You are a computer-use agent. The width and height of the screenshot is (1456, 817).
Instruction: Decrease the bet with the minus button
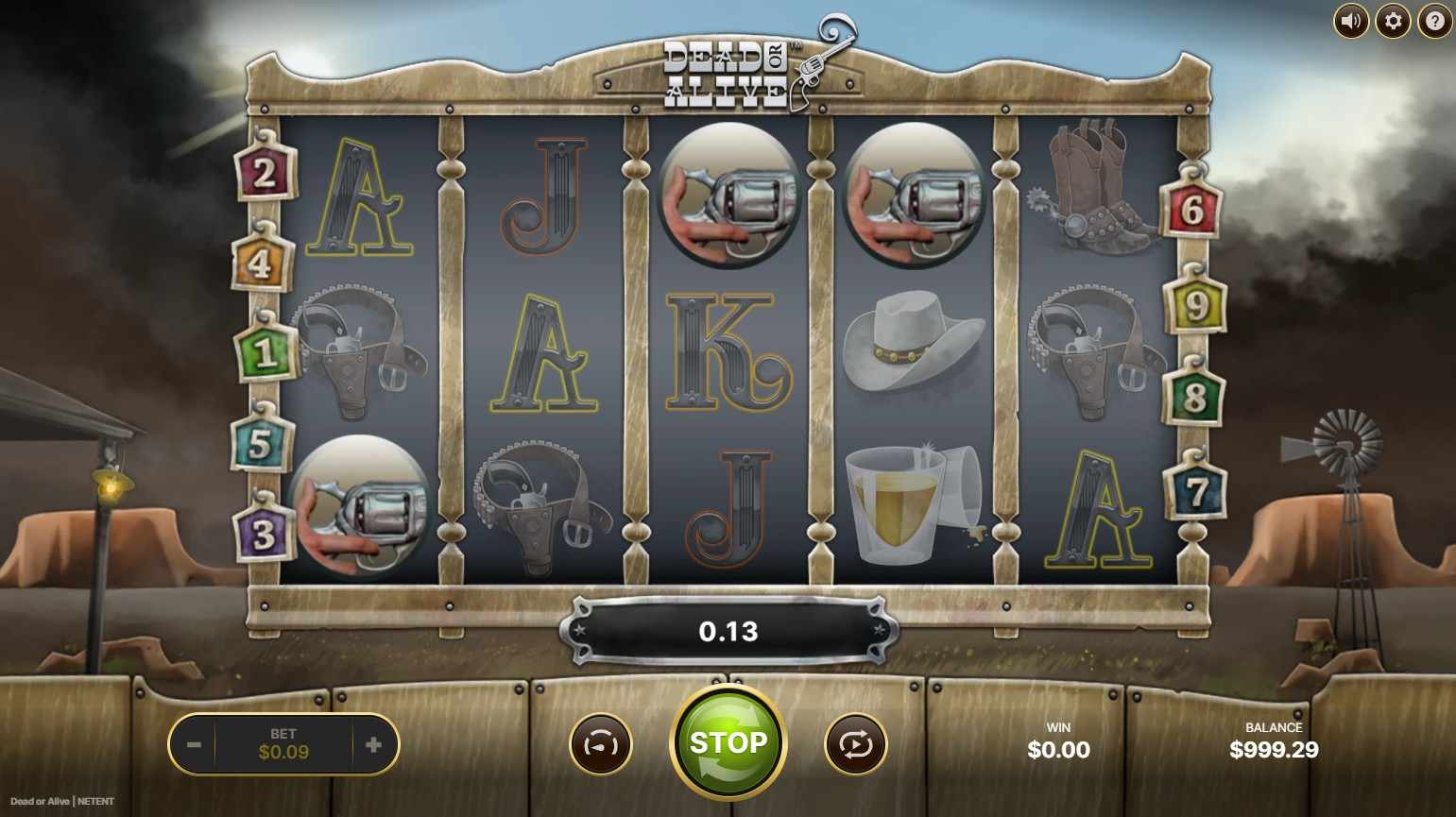tap(194, 744)
